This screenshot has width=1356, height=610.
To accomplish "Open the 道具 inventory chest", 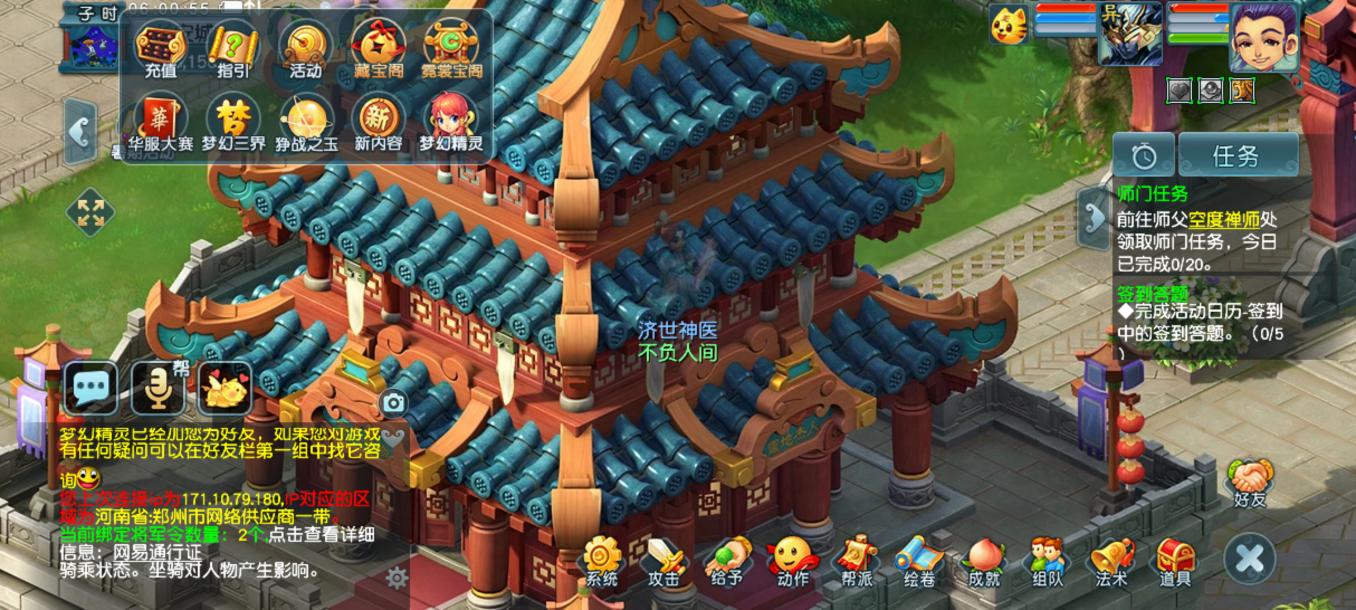I will [x=1175, y=561].
